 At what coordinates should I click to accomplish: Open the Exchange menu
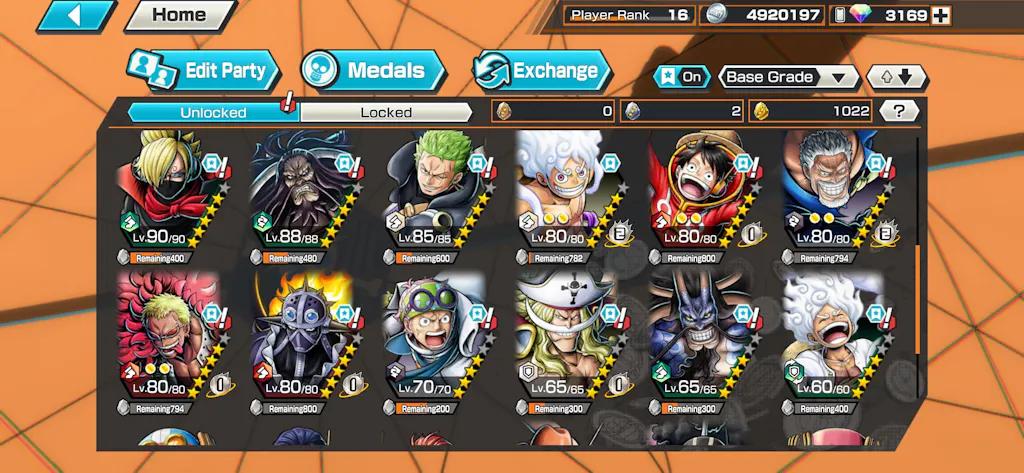point(542,70)
